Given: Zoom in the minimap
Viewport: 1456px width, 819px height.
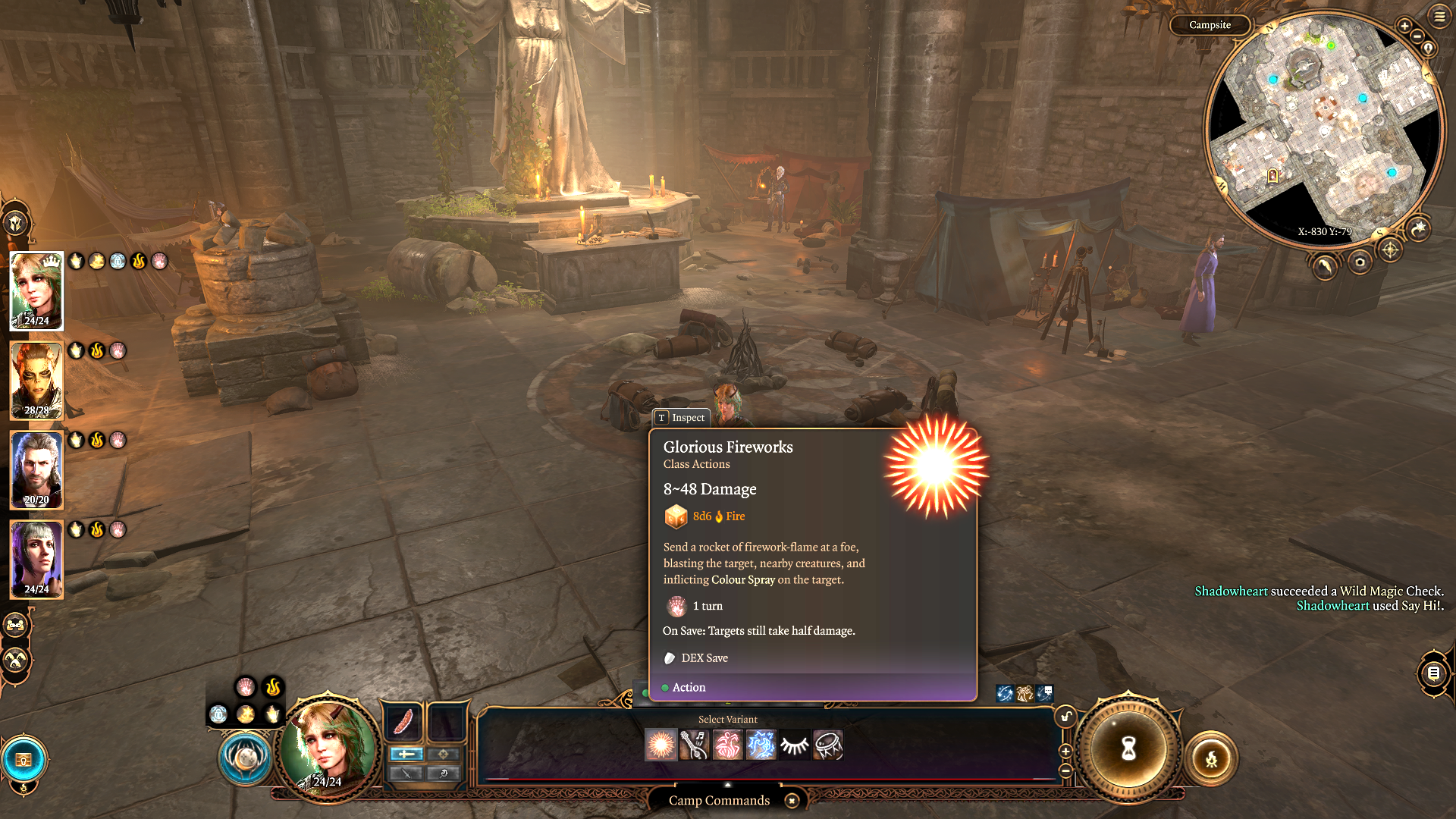Looking at the screenshot, I should [1404, 26].
